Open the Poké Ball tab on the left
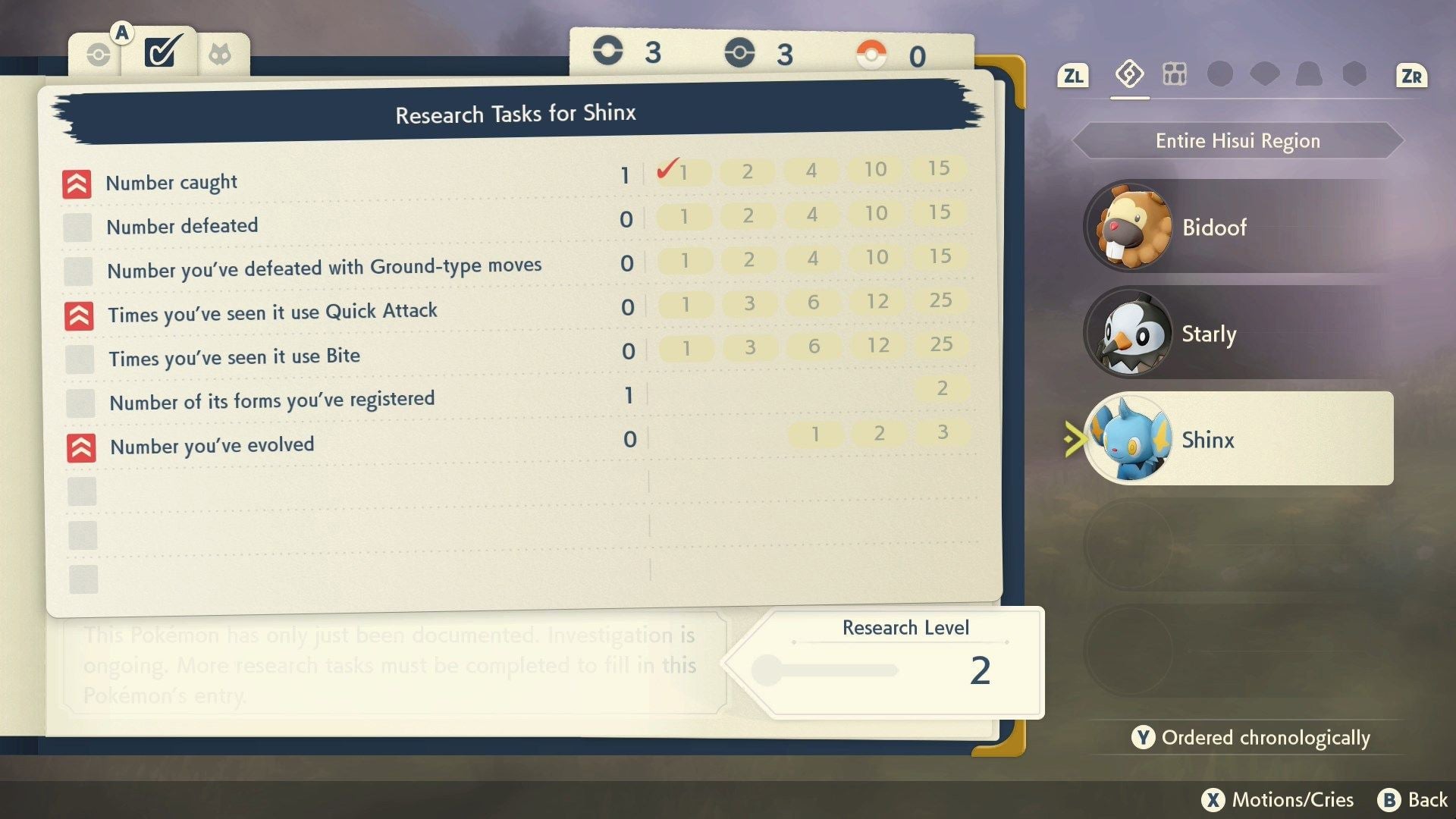Viewport: 1456px width, 819px height. click(x=99, y=53)
